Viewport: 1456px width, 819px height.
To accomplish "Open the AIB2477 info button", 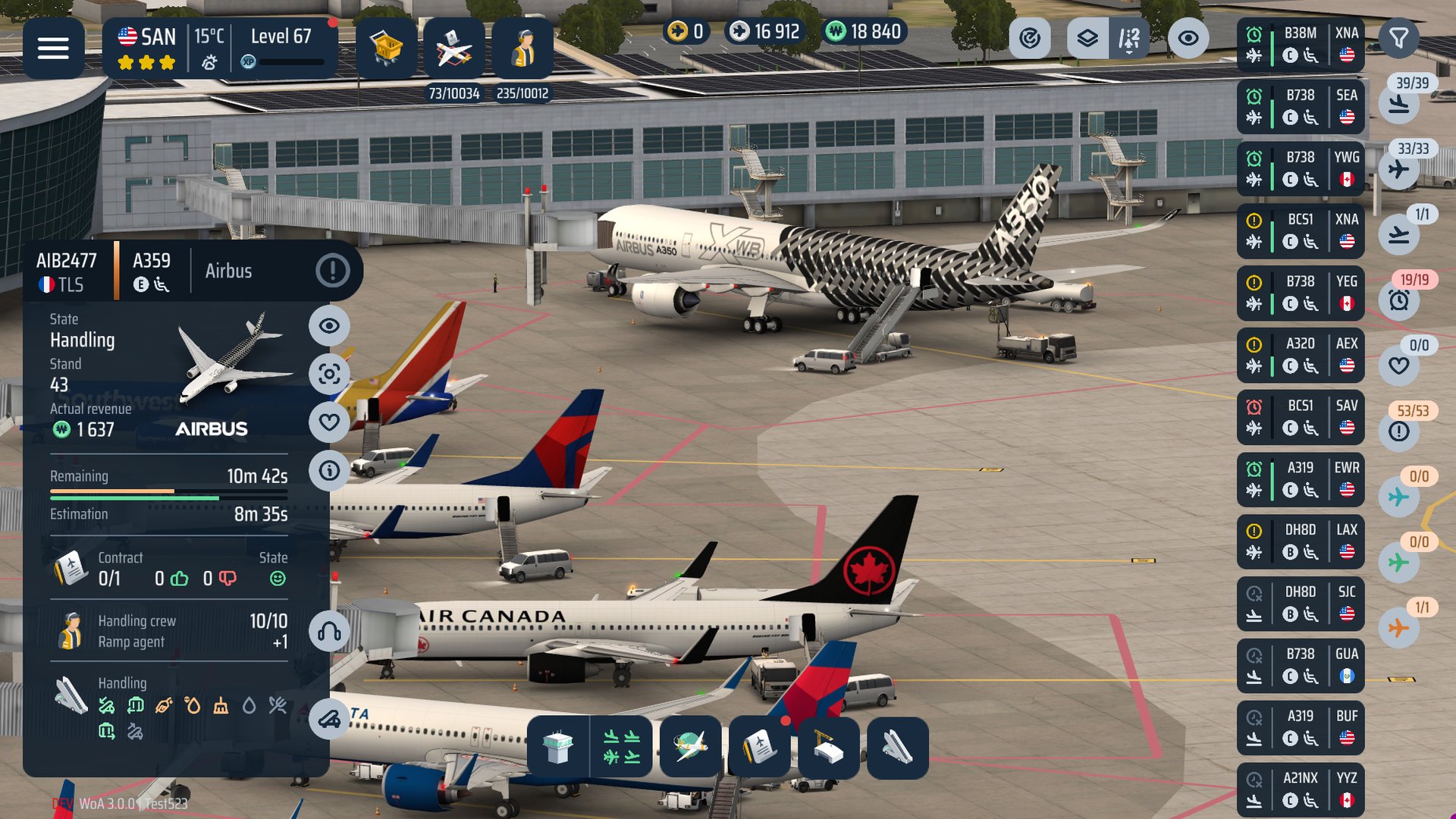I will (329, 470).
